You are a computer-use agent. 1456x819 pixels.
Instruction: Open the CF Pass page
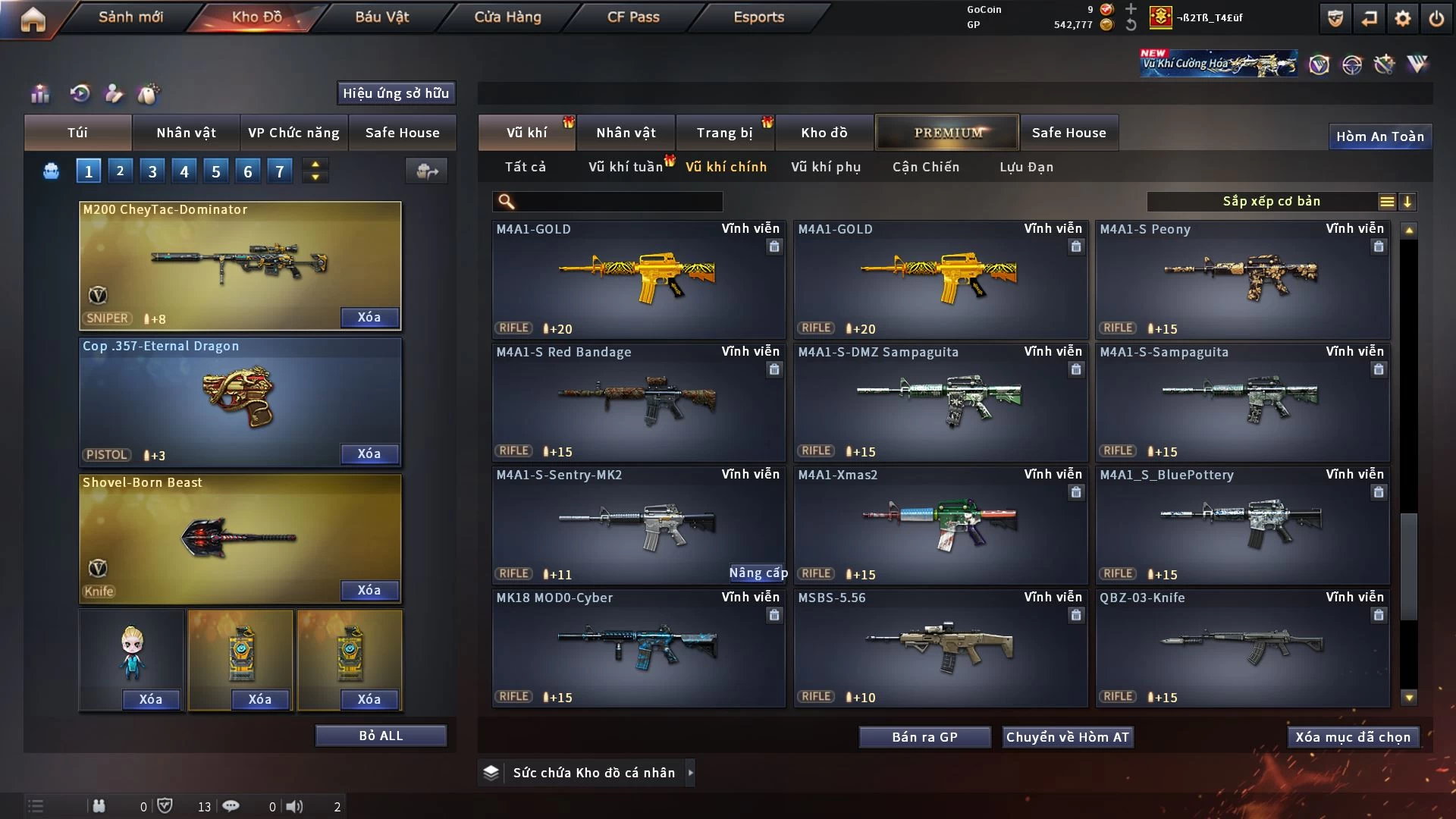click(x=633, y=17)
